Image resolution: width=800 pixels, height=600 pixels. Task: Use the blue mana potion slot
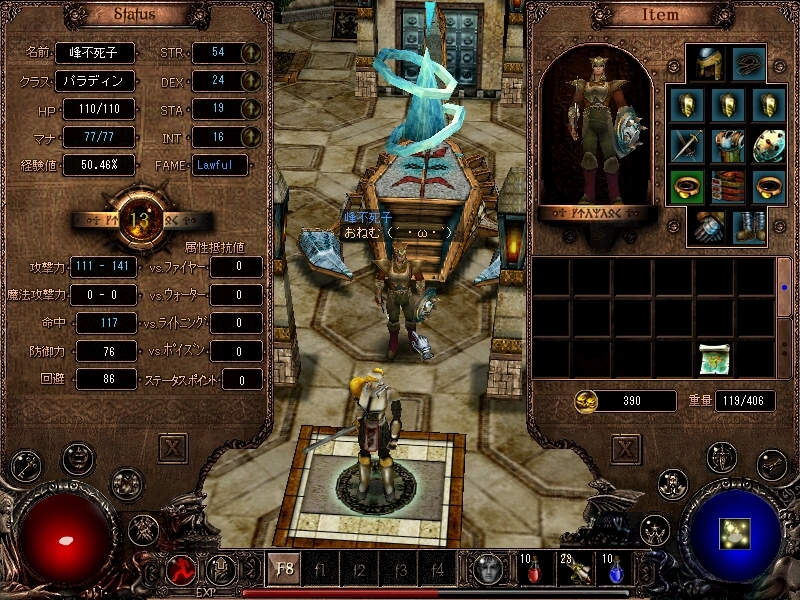click(x=611, y=571)
